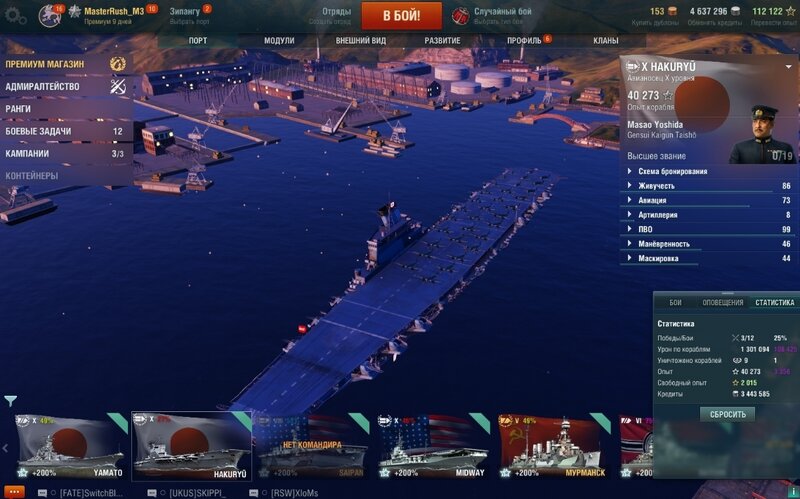The image size is (800, 499).
Task: Go to the ПРОФИЛЬ tab
Action: click(x=524, y=41)
